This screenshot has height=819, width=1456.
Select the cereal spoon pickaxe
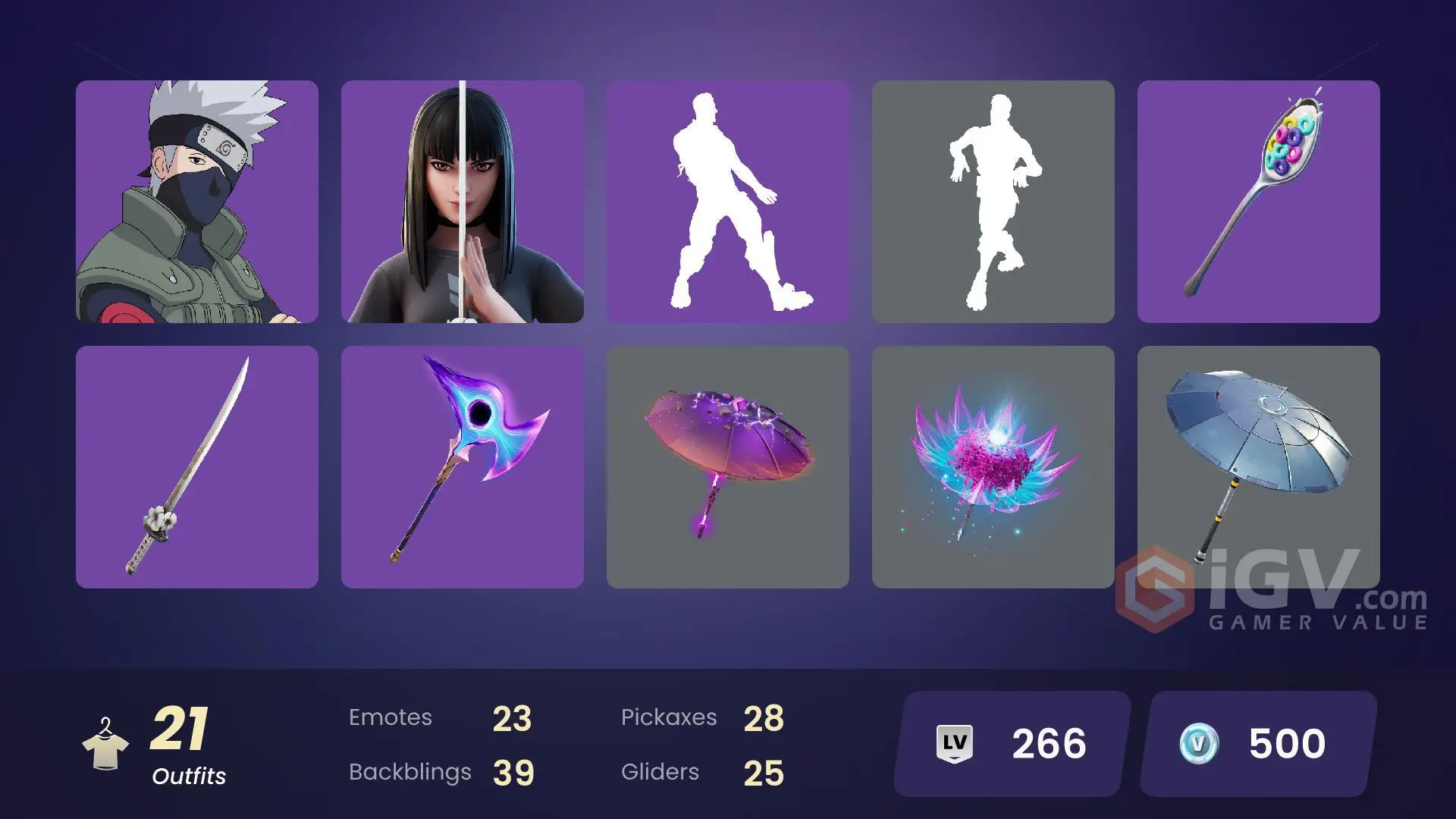tap(1258, 202)
